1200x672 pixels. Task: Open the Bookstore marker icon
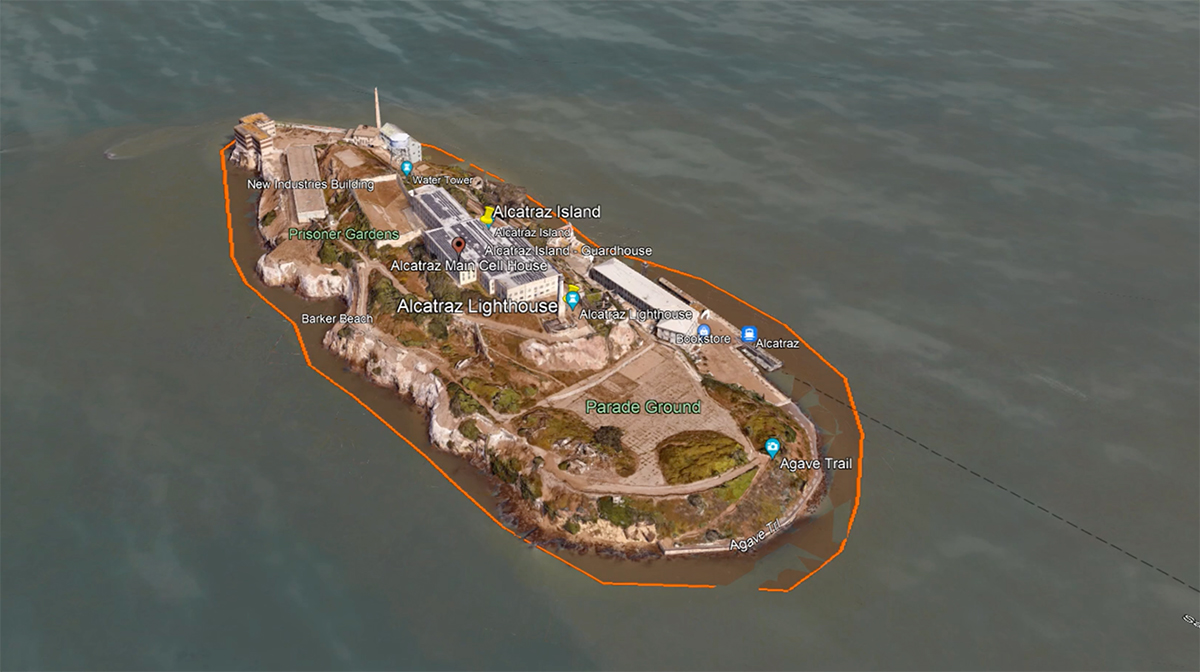tap(704, 331)
